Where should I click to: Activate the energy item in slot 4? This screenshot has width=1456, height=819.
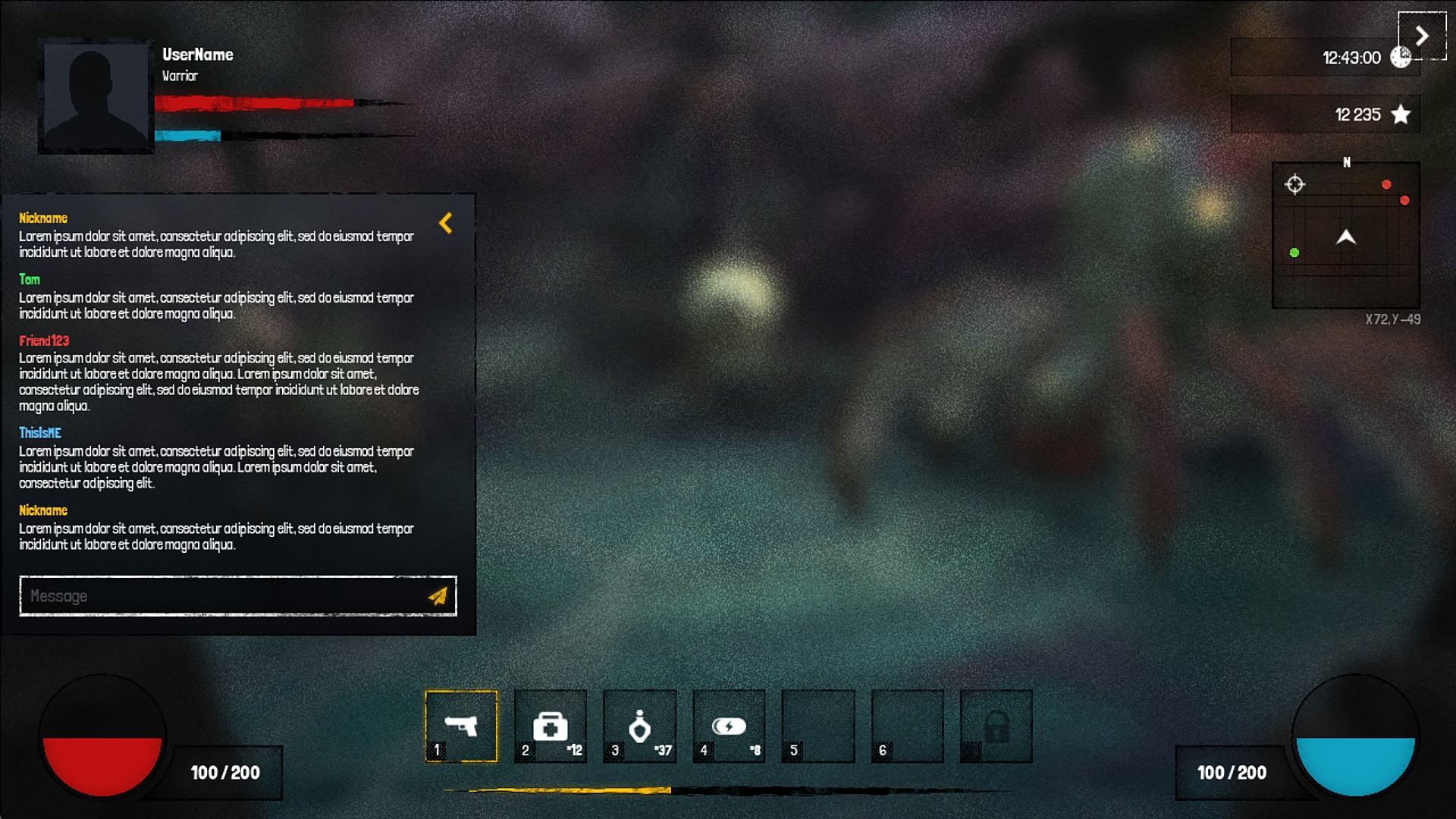728,726
